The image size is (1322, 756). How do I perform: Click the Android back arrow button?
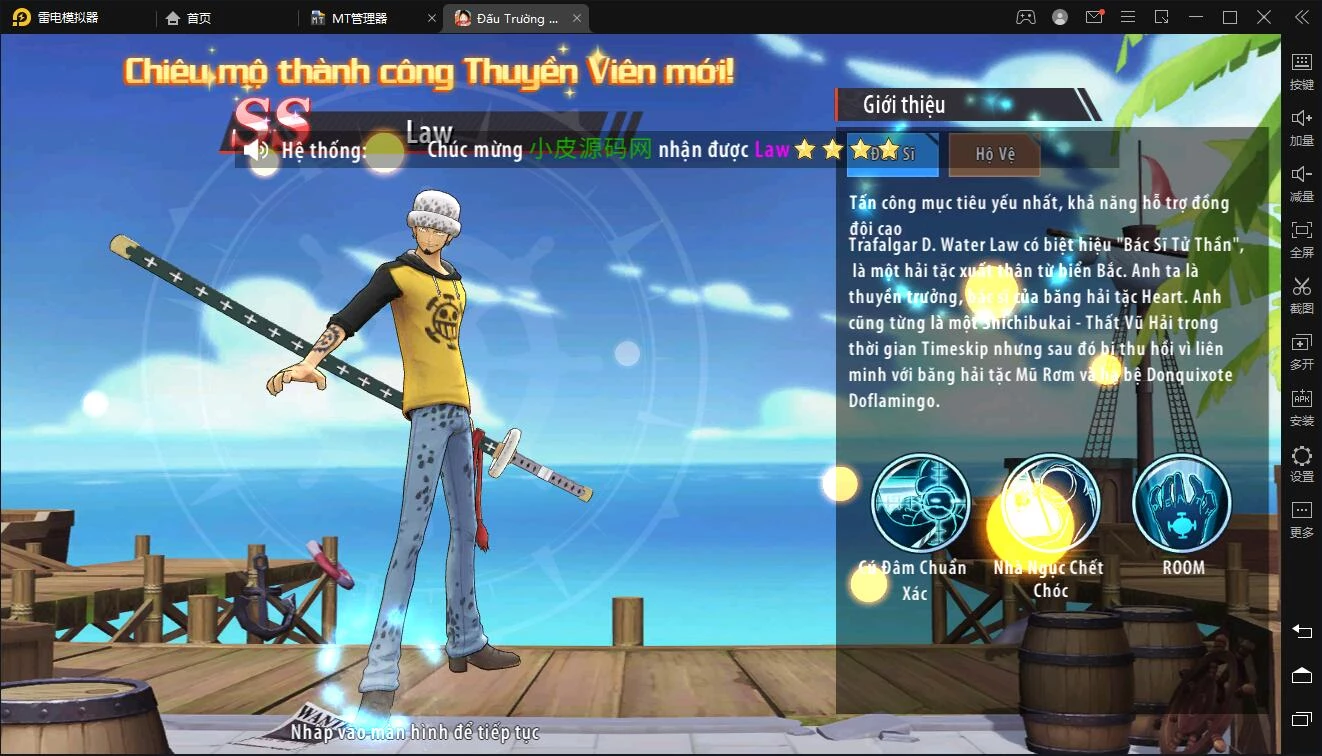pos(1301,631)
